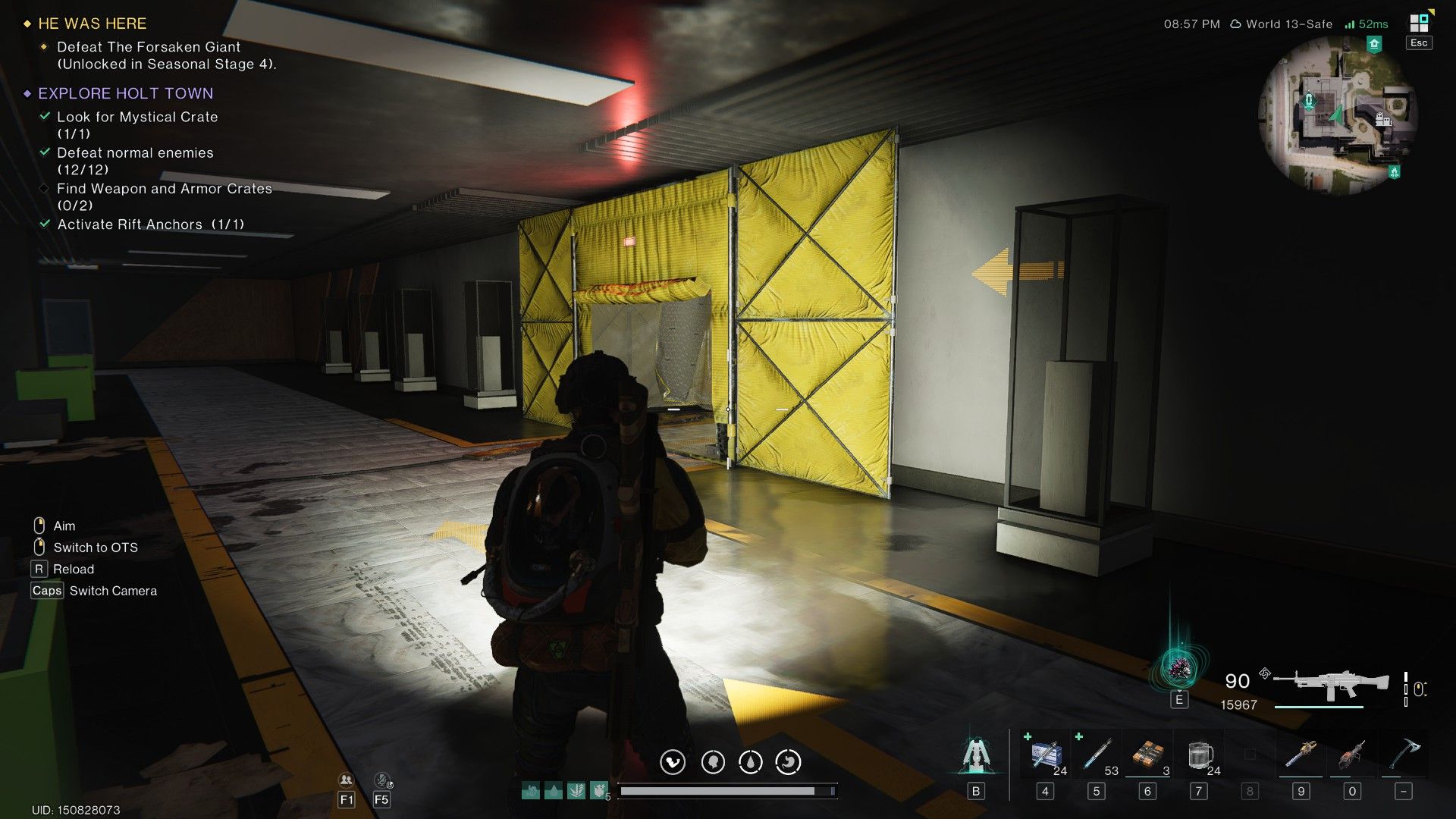Viewport: 1456px width, 819px height.
Task: Select the home marker on the minimap
Action: click(x=1374, y=45)
